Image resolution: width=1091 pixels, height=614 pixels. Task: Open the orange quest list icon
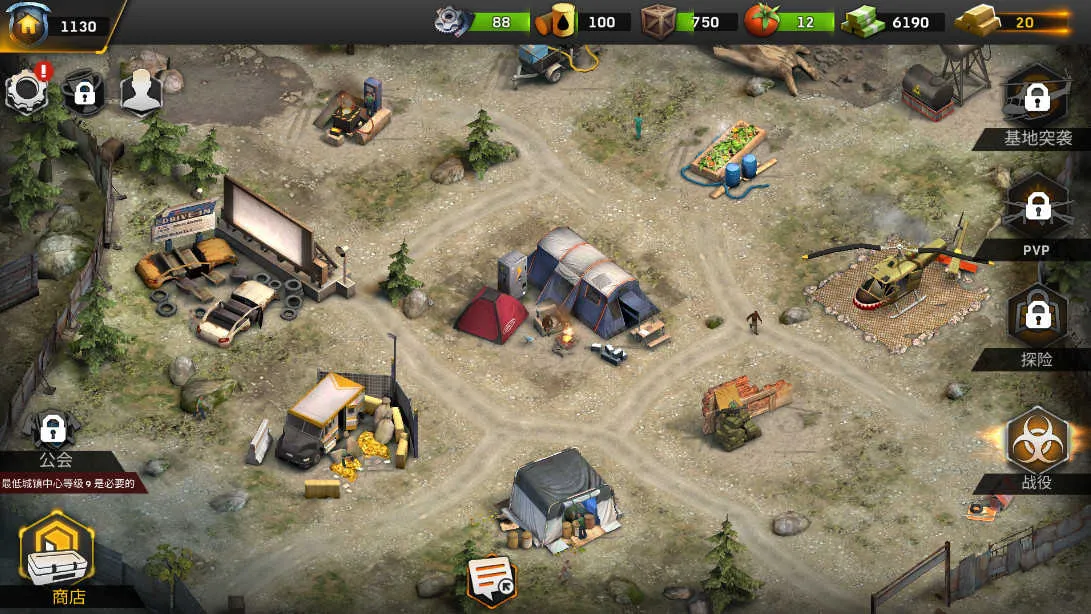coord(492,579)
